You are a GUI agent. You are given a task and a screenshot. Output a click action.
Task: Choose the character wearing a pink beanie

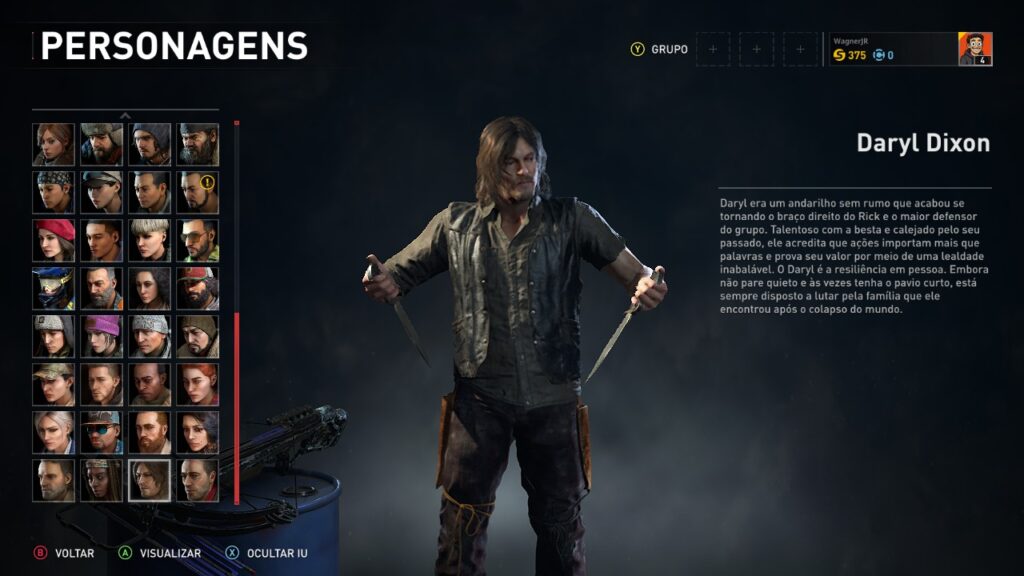[102, 336]
